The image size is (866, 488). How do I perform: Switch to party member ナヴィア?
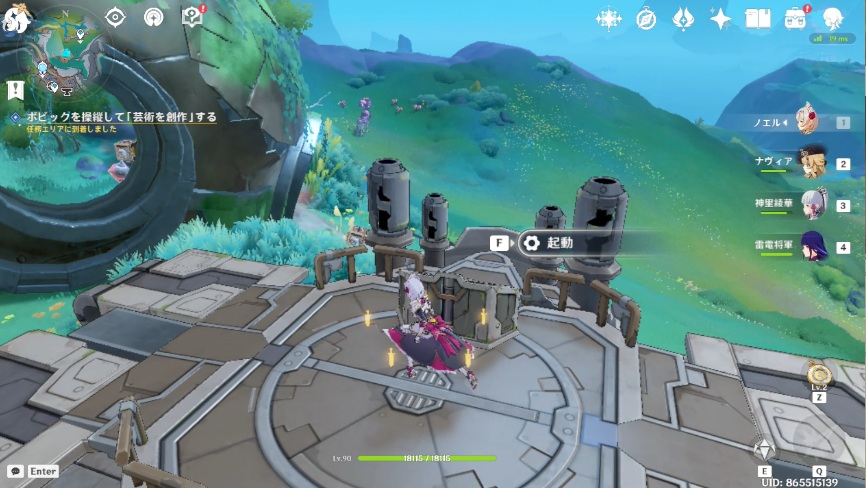click(x=810, y=163)
